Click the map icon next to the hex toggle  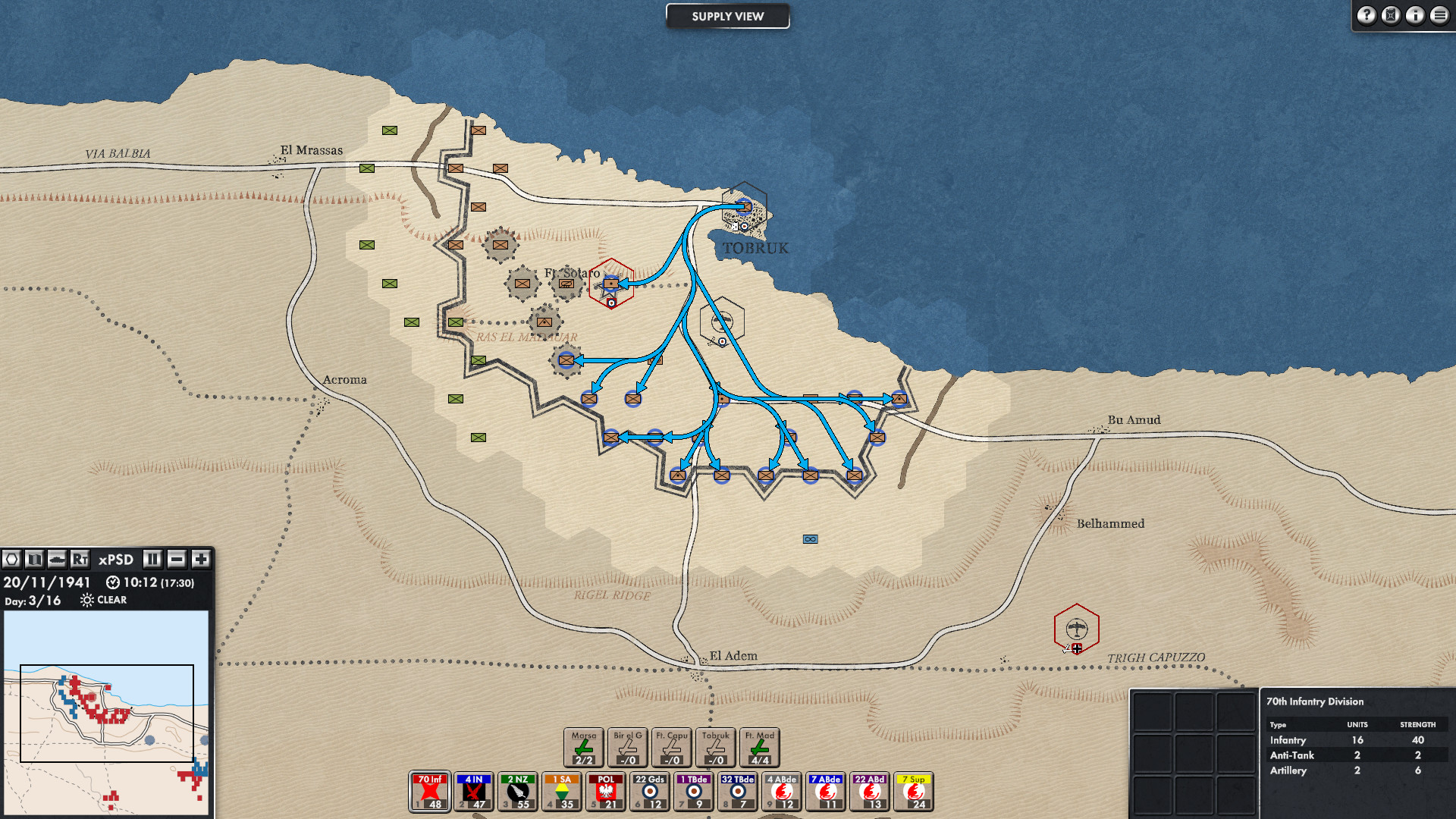click(33, 560)
